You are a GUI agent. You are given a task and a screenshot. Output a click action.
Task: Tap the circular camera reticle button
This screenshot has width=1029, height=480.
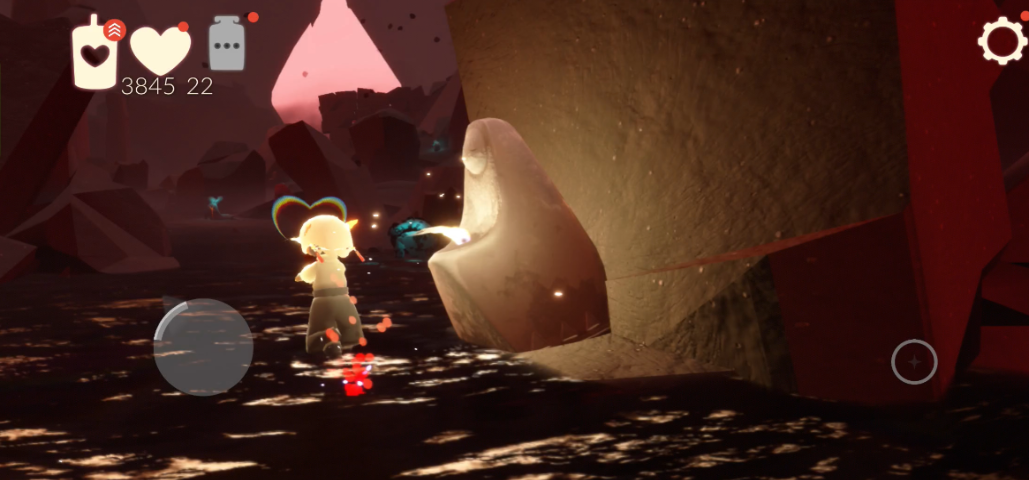pyautogui.click(x=914, y=361)
